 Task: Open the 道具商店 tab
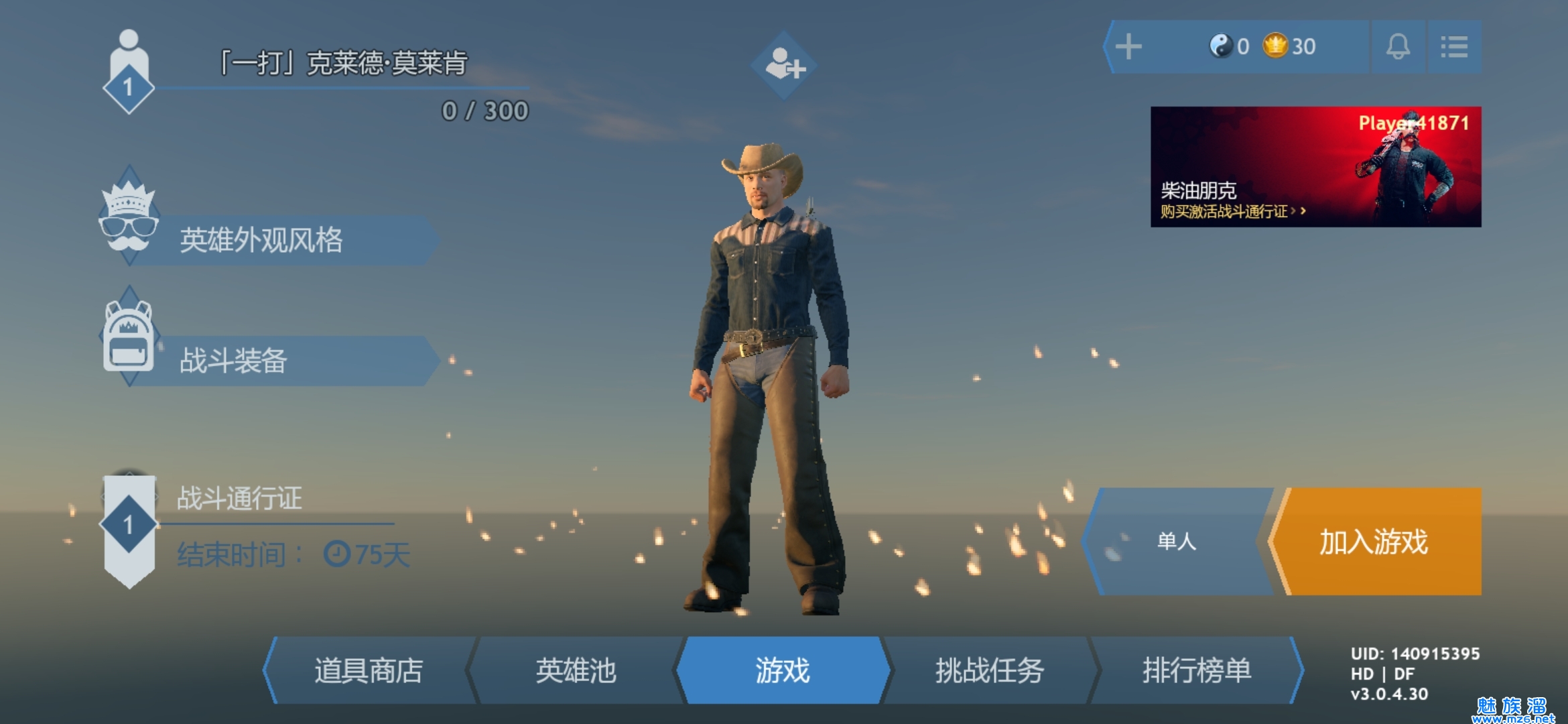click(x=369, y=670)
